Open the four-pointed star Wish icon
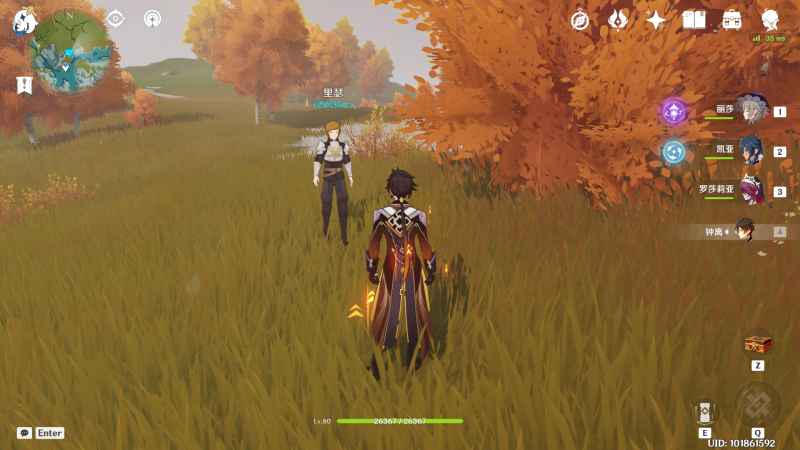The width and height of the screenshot is (800, 450). tap(656, 19)
